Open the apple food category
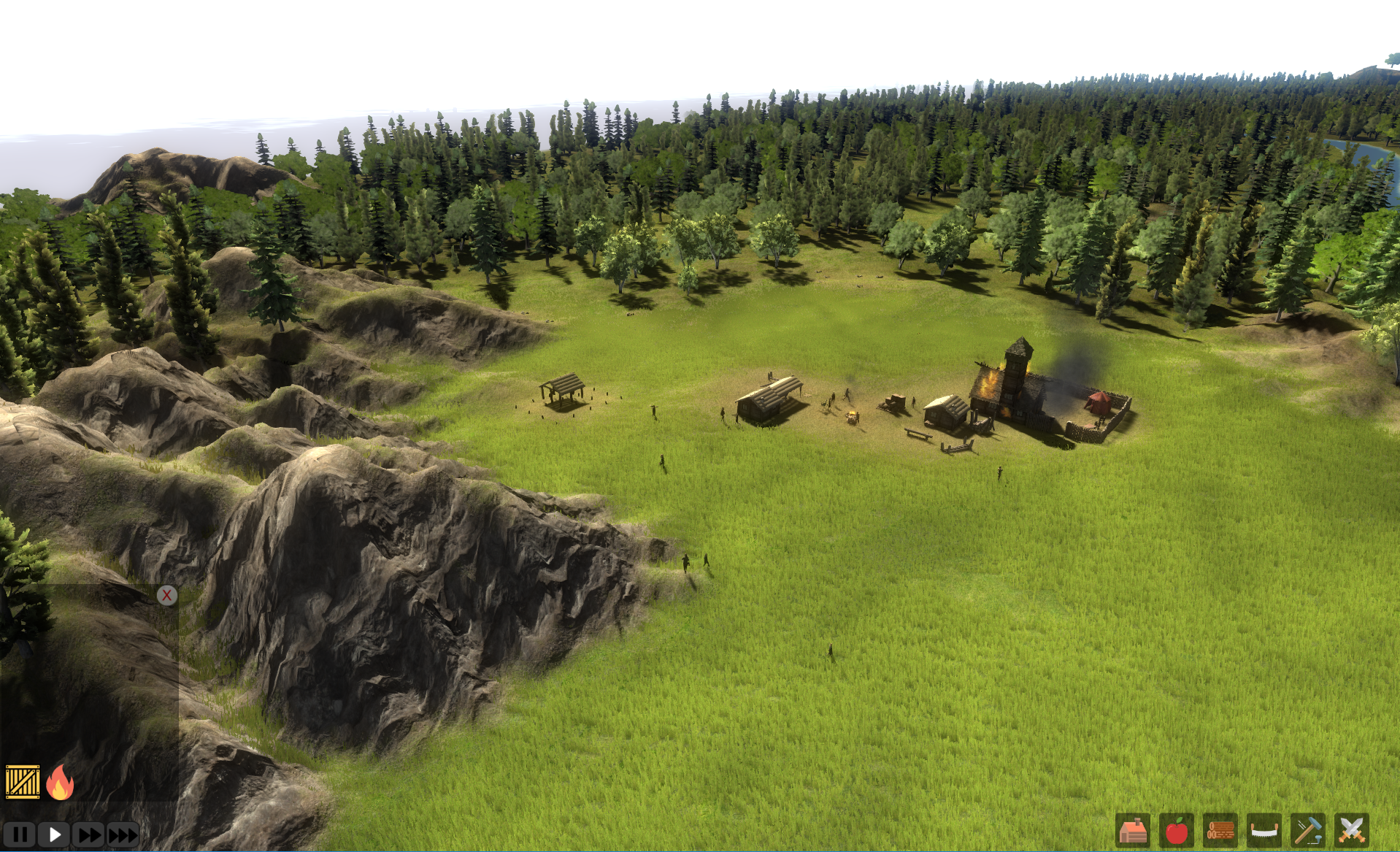 [1176, 831]
